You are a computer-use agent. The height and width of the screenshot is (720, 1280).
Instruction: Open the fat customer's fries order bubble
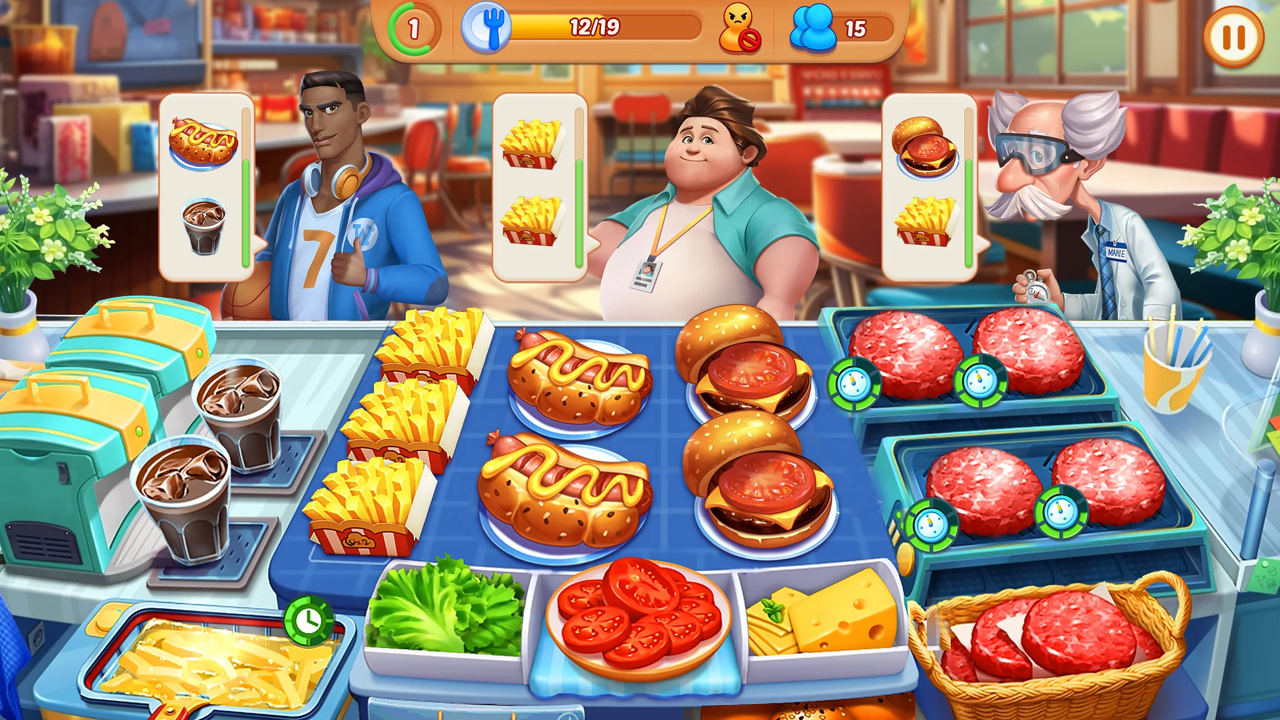click(x=537, y=183)
